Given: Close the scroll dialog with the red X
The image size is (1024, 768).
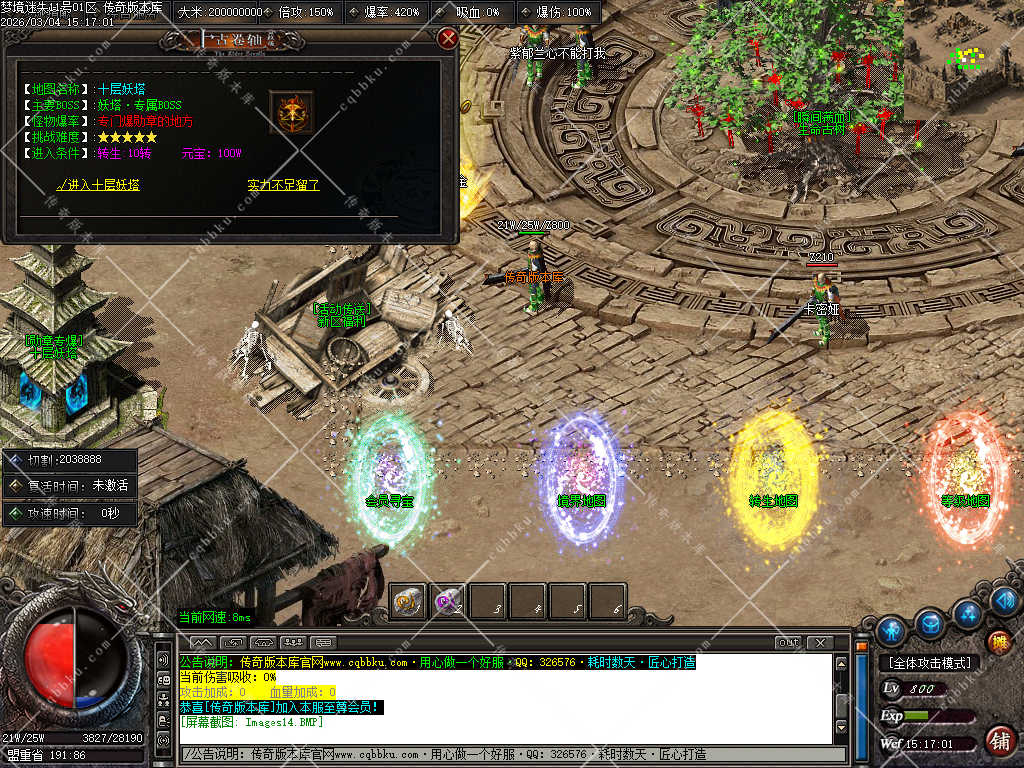Looking at the screenshot, I should [448, 39].
